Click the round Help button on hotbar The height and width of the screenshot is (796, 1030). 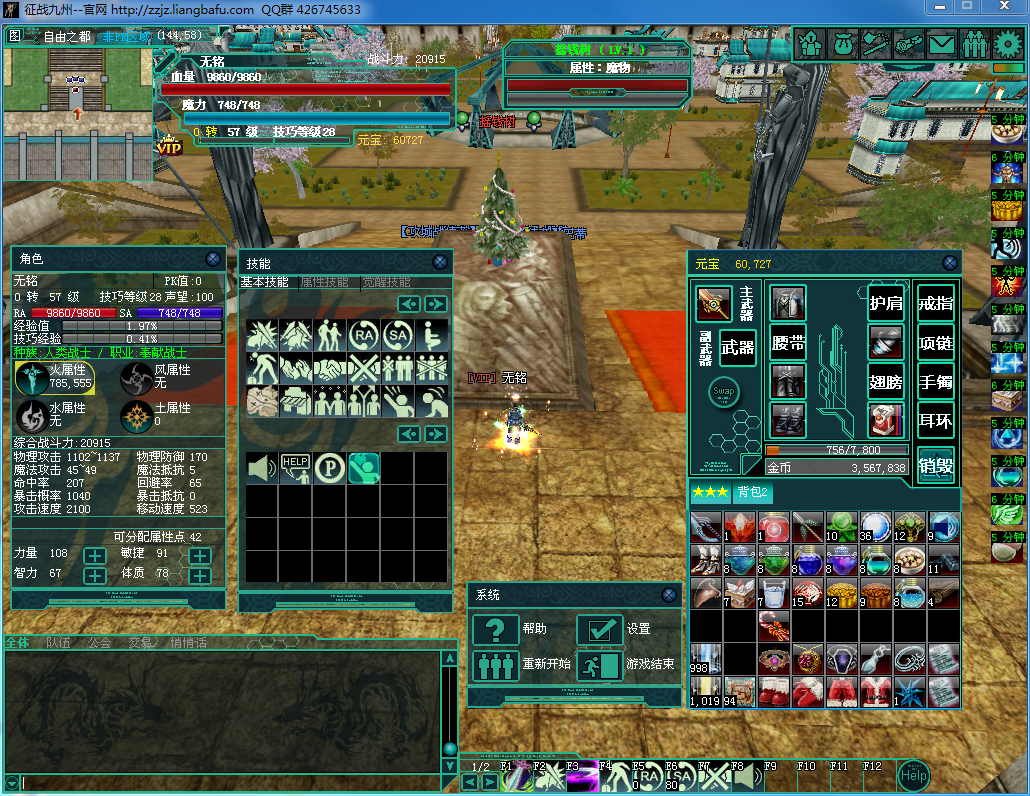(912, 775)
